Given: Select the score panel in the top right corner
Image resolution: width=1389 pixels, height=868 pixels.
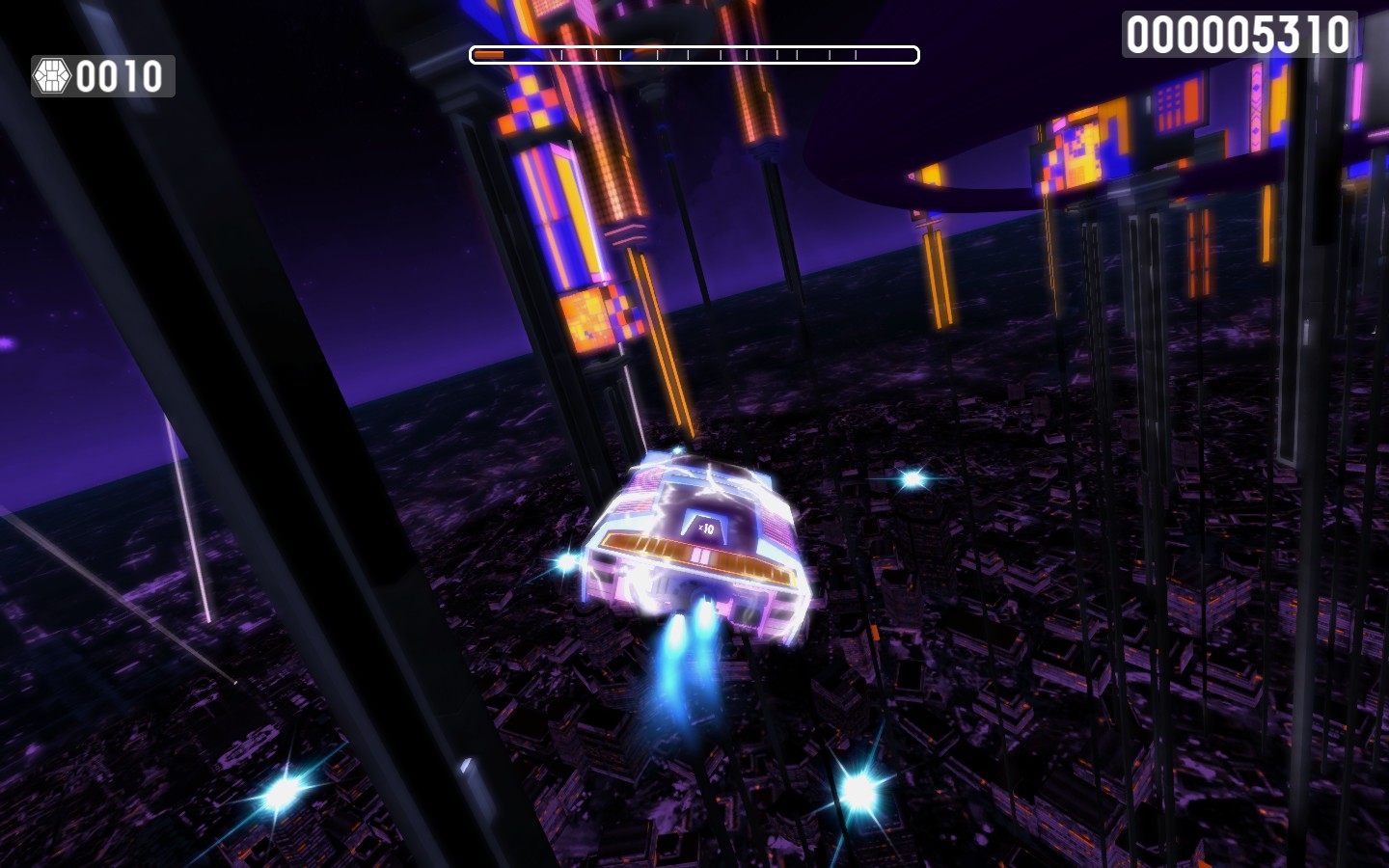Looking at the screenshot, I should coord(1239,32).
